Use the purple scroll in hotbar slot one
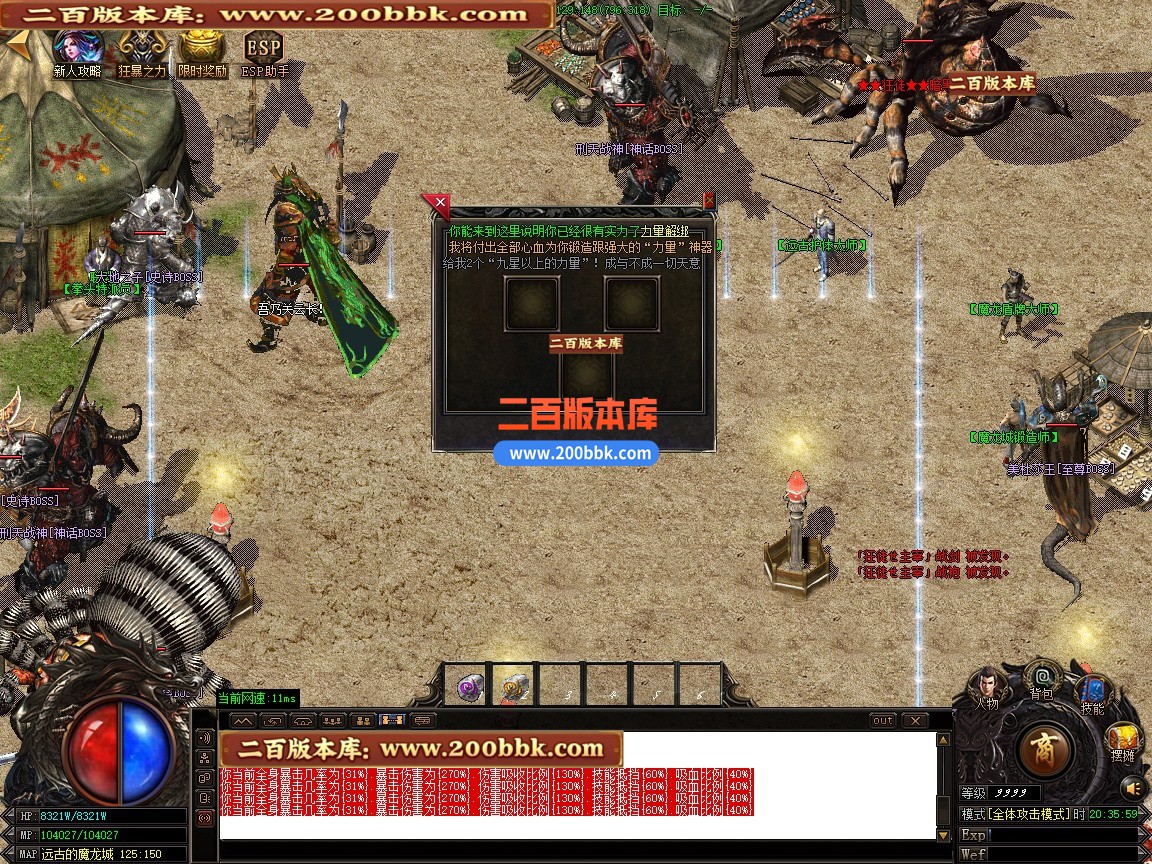Viewport: 1152px width, 864px height. coord(468,686)
